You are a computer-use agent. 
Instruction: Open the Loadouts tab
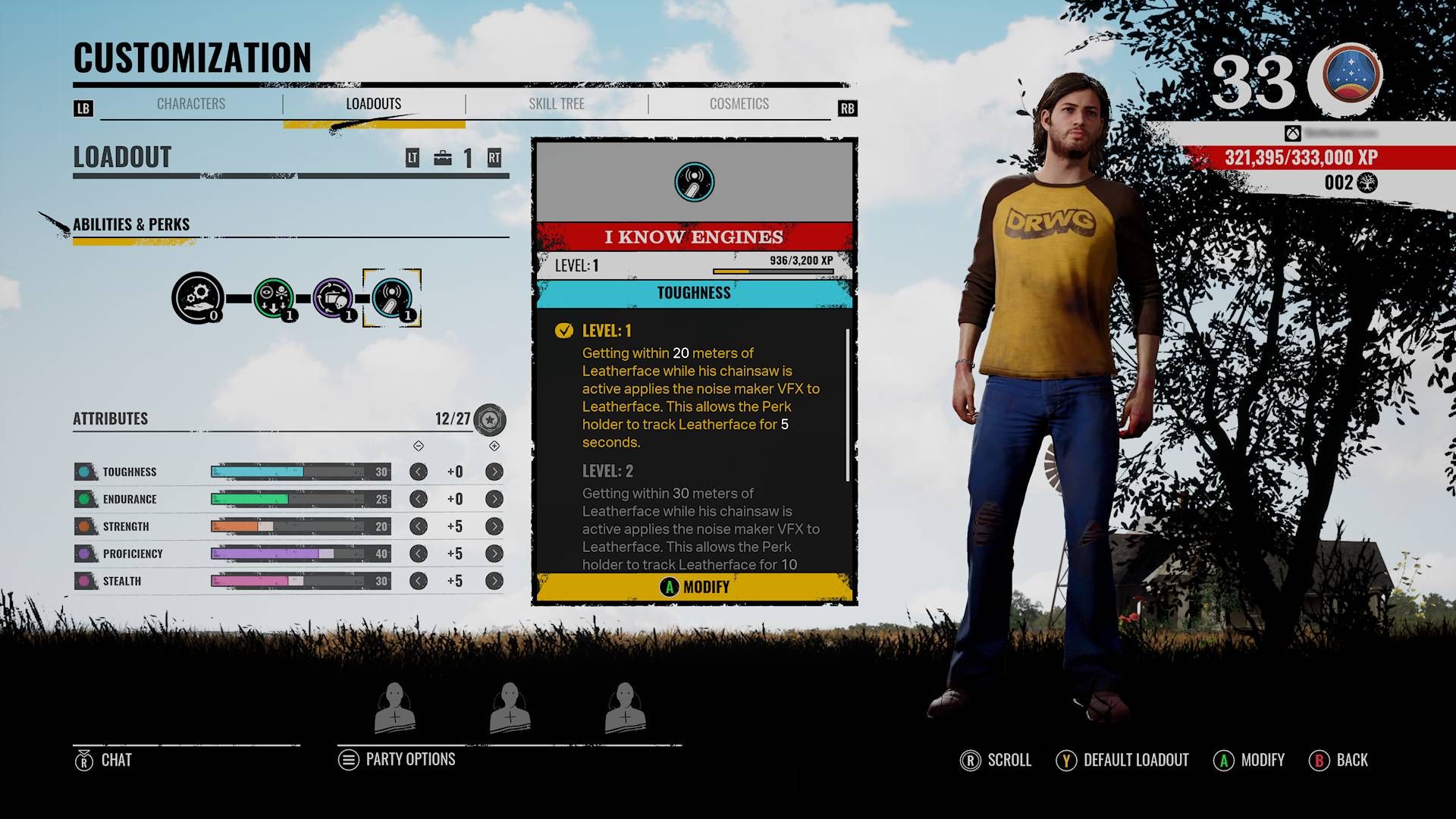(x=374, y=104)
